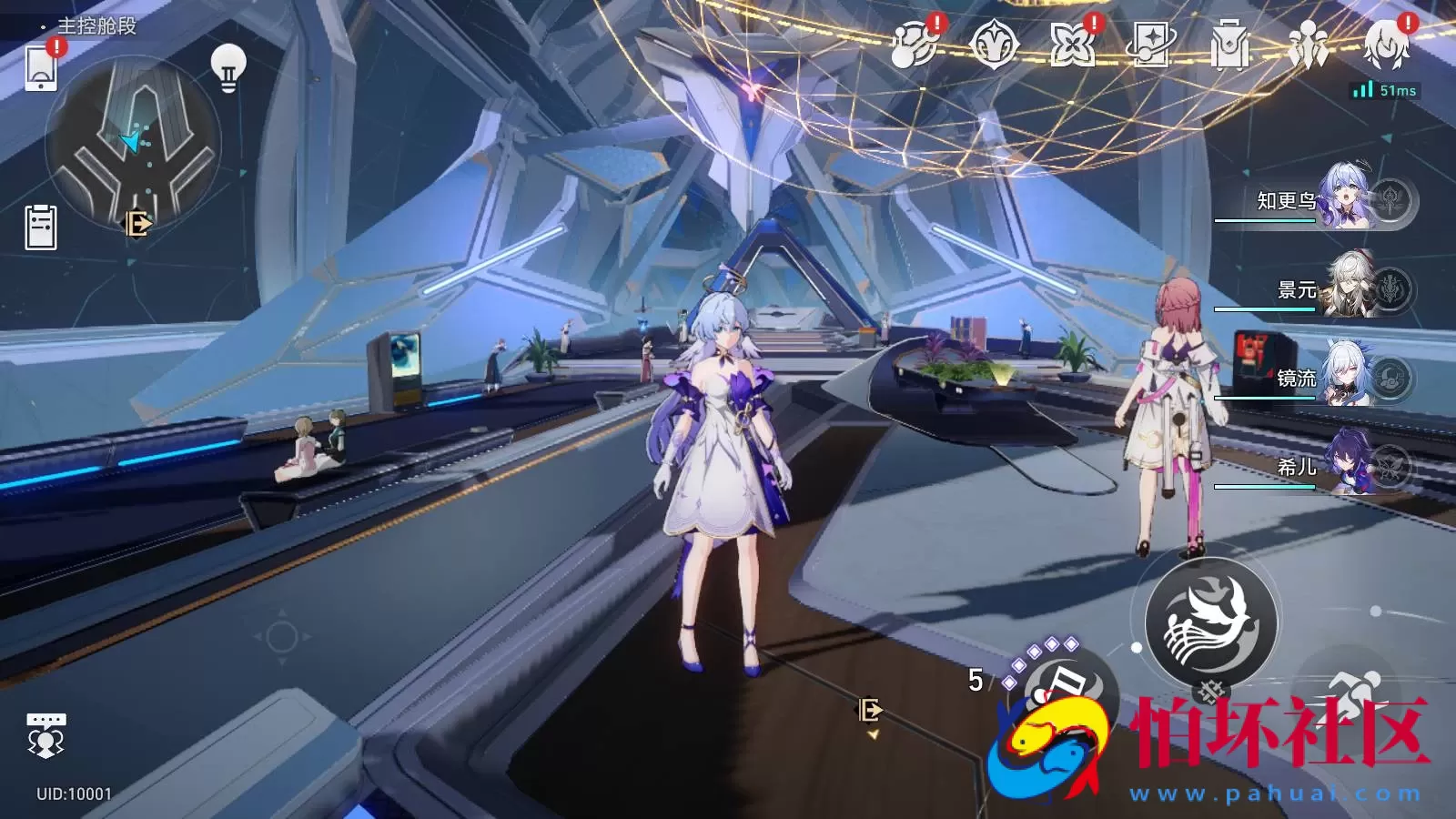This screenshot has width=1456, height=819.
Task: Open the phone menu icon
Action: 41,67
